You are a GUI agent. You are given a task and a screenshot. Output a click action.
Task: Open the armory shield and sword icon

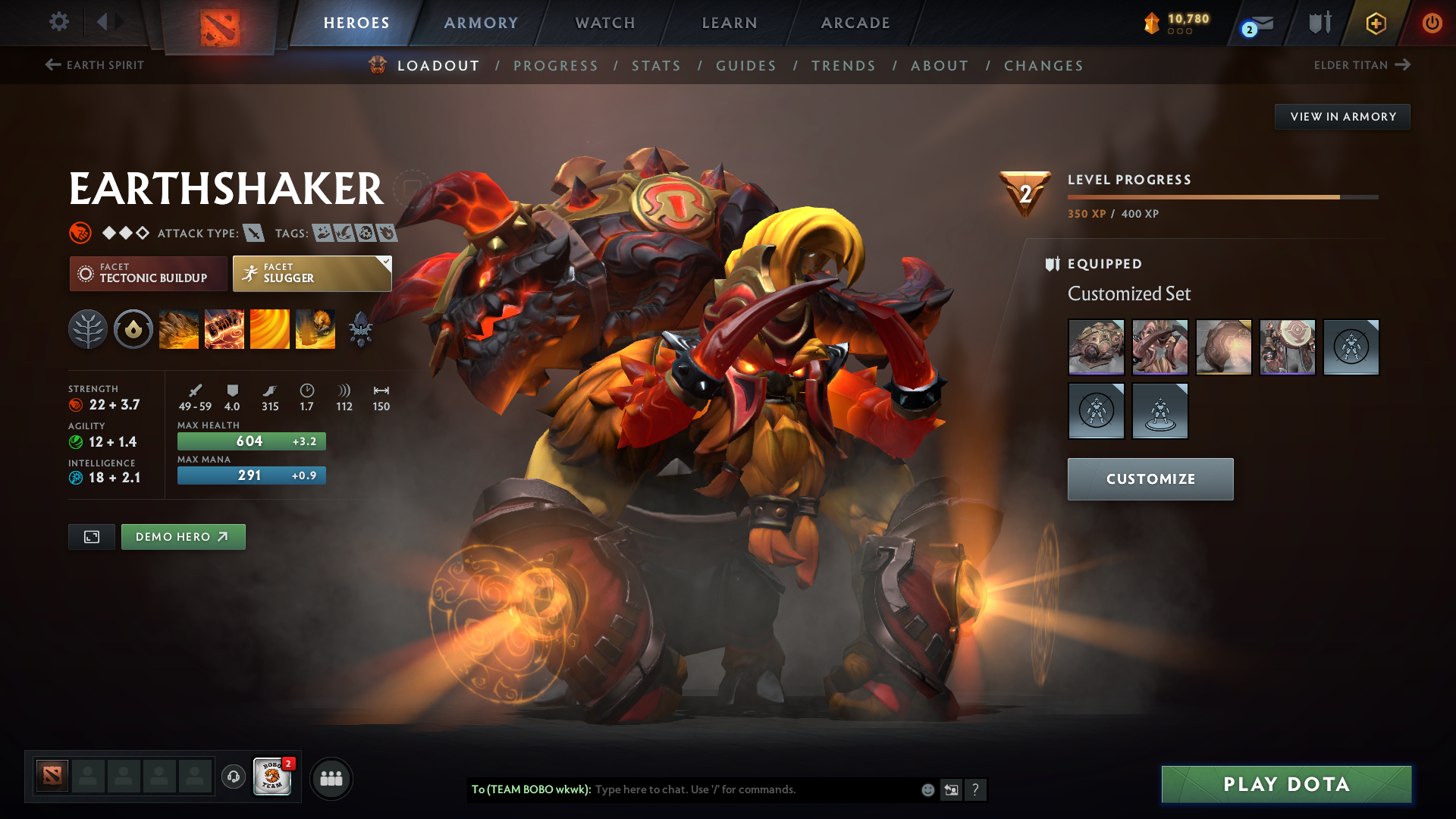[1318, 23]
